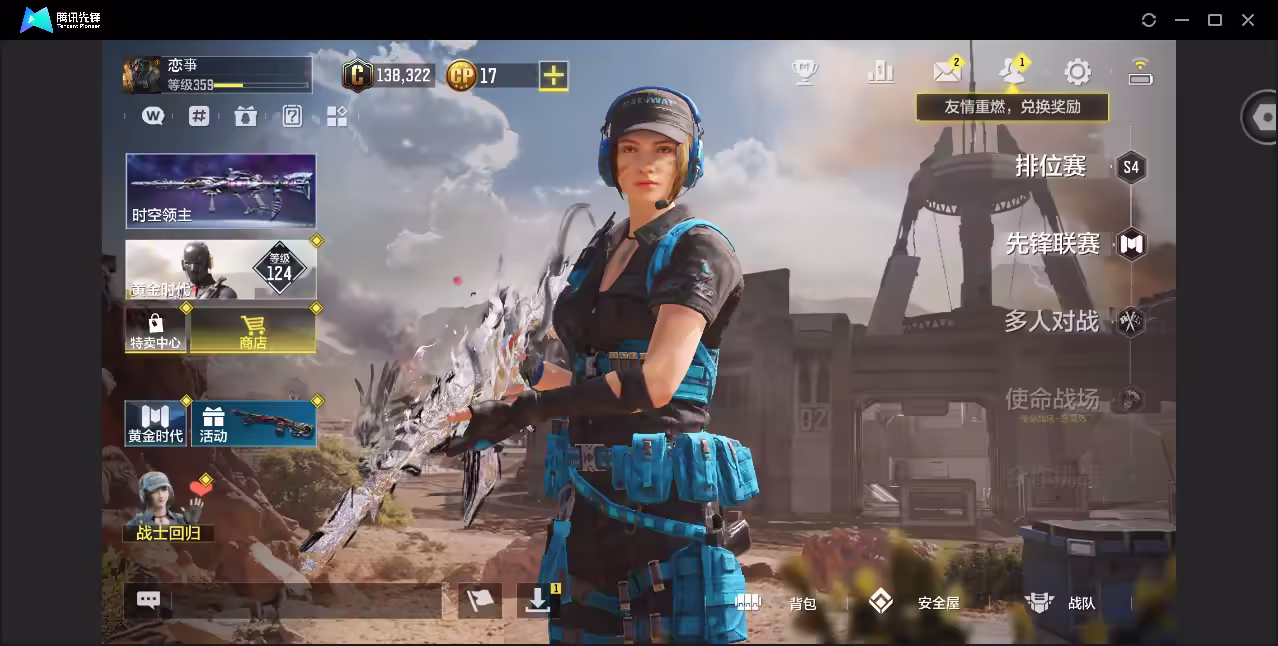Maximize the emulator window
Screen dimensions: 1278x646
[x=1215, y=20]
